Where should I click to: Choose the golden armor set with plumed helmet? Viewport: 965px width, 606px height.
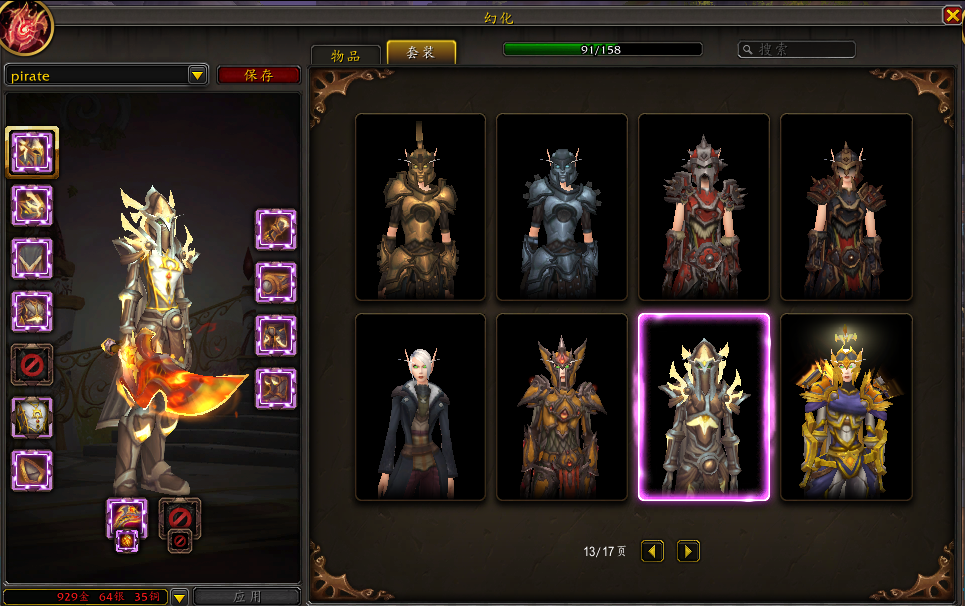point(420,207)
